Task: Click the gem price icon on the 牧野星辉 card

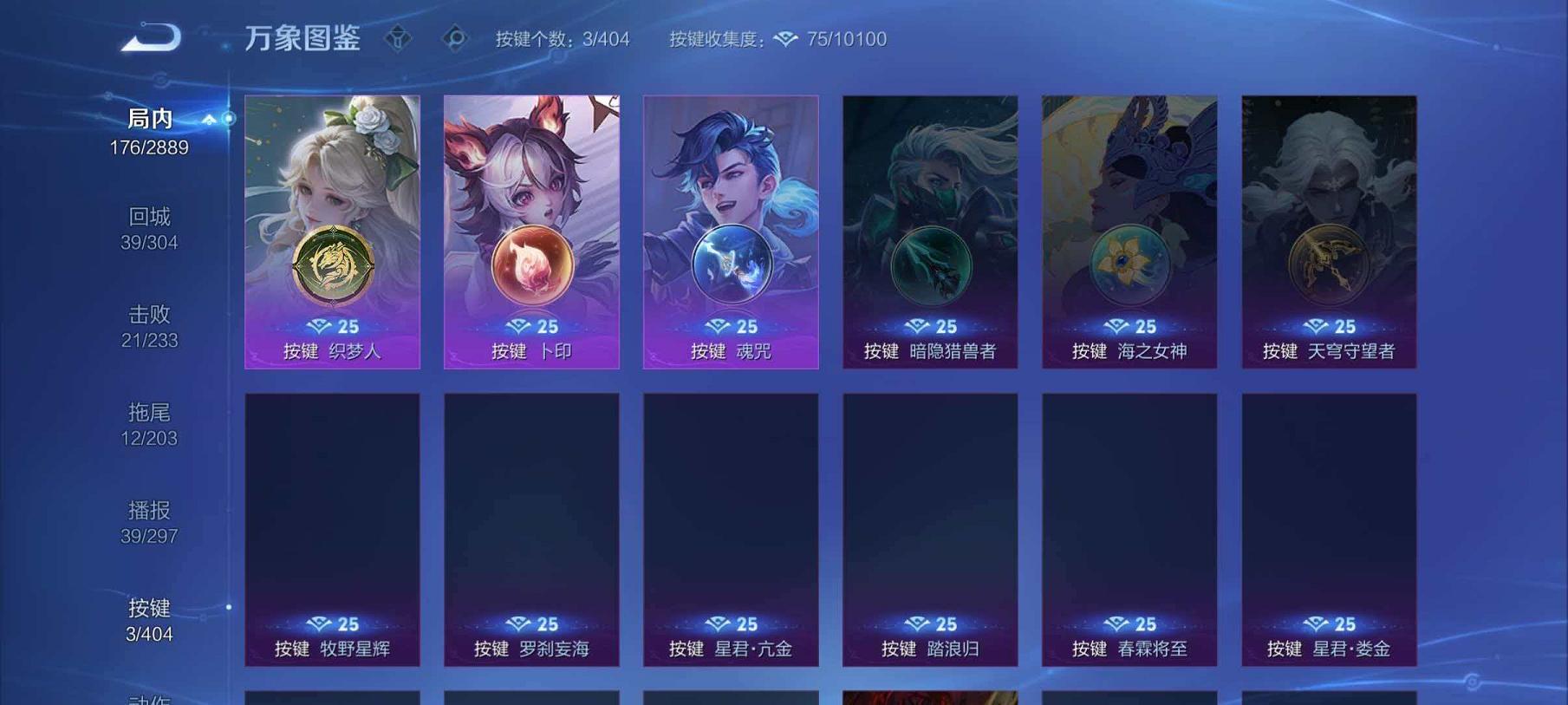Action: [x=321, y=623]
